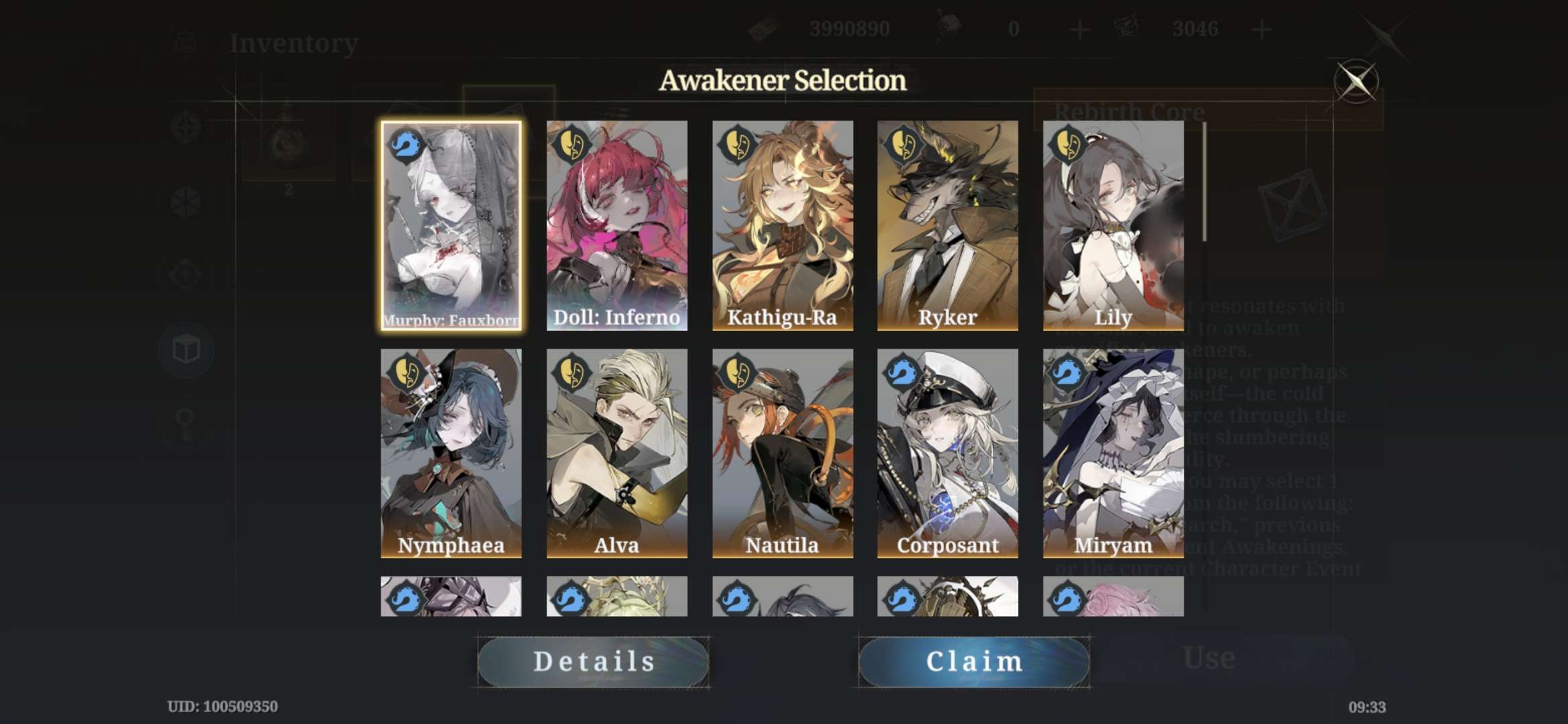Close the Awakener Selection window
This screenshot has height=724, width=1568.
click(1356, 82)
